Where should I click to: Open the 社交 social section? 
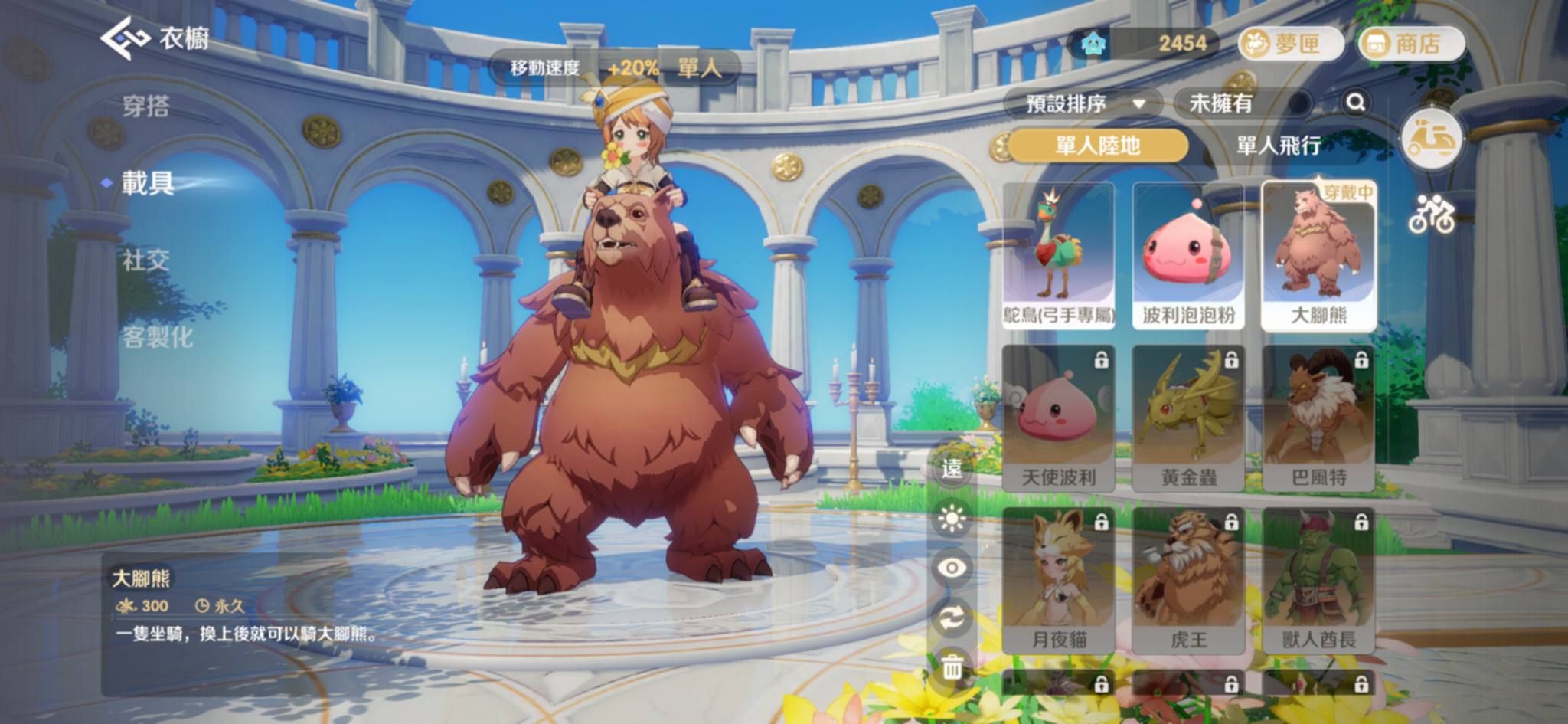[146, 260]
